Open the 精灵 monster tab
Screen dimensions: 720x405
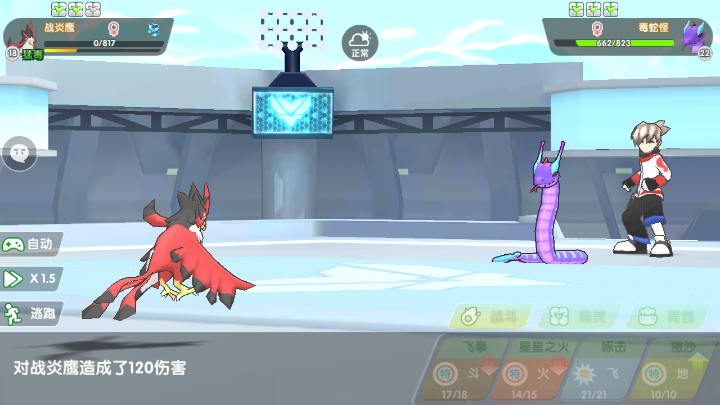tap(580, 317)
